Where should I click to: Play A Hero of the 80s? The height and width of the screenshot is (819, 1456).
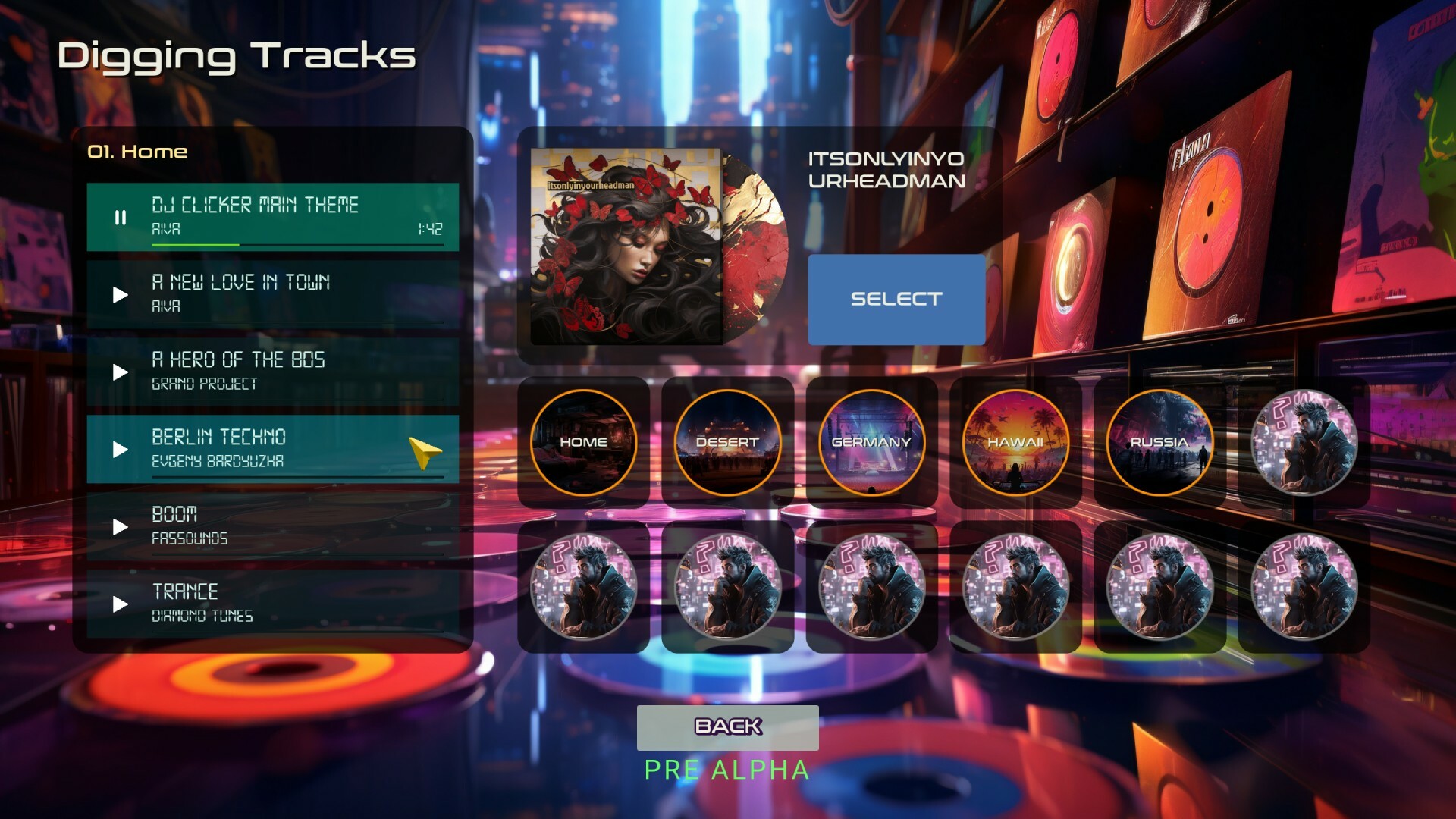pyautogui.click(x=118, y=372)
